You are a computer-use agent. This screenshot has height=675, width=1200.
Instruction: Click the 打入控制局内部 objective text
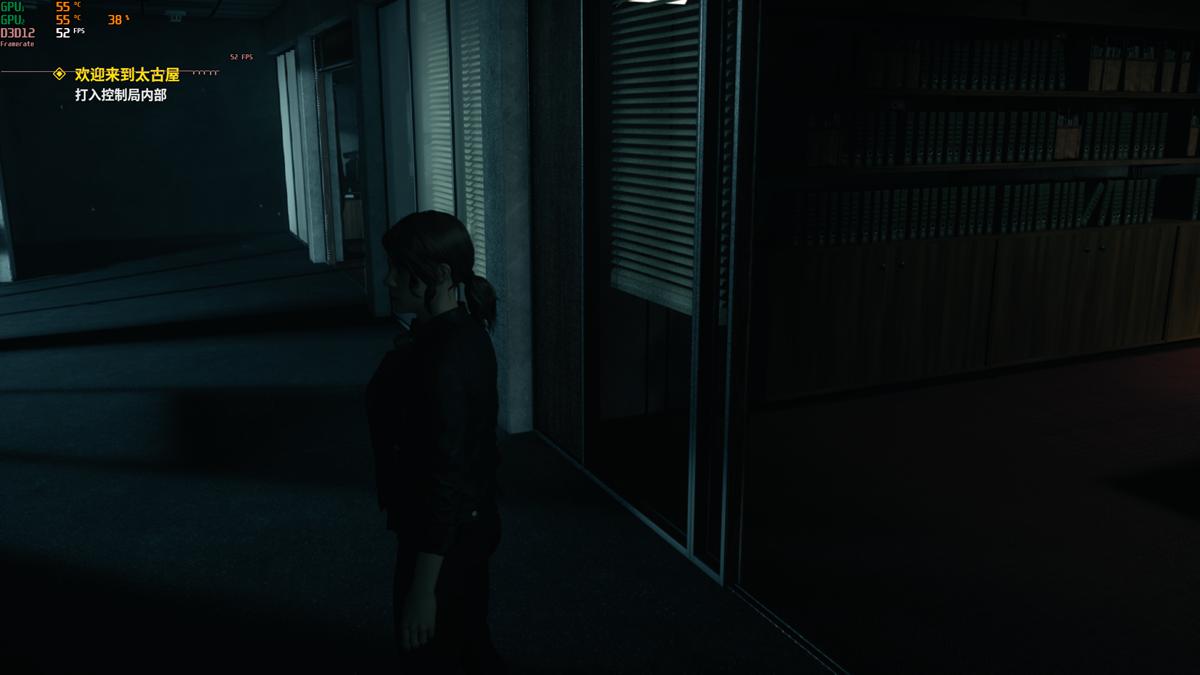click(120, 95)
